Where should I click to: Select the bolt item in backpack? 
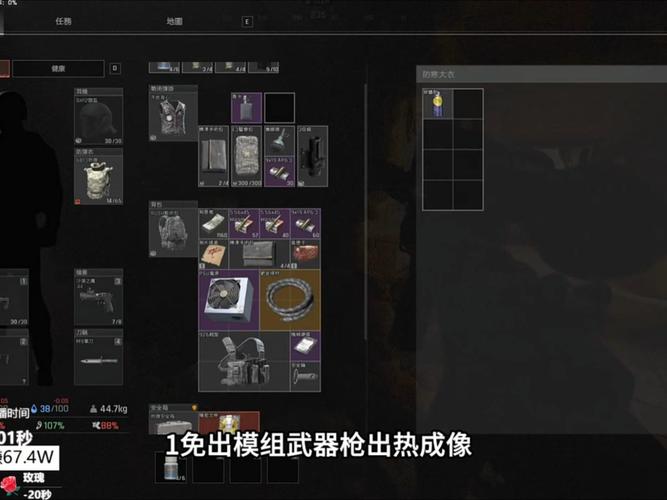pyautogui.click(x=304, y=376)
